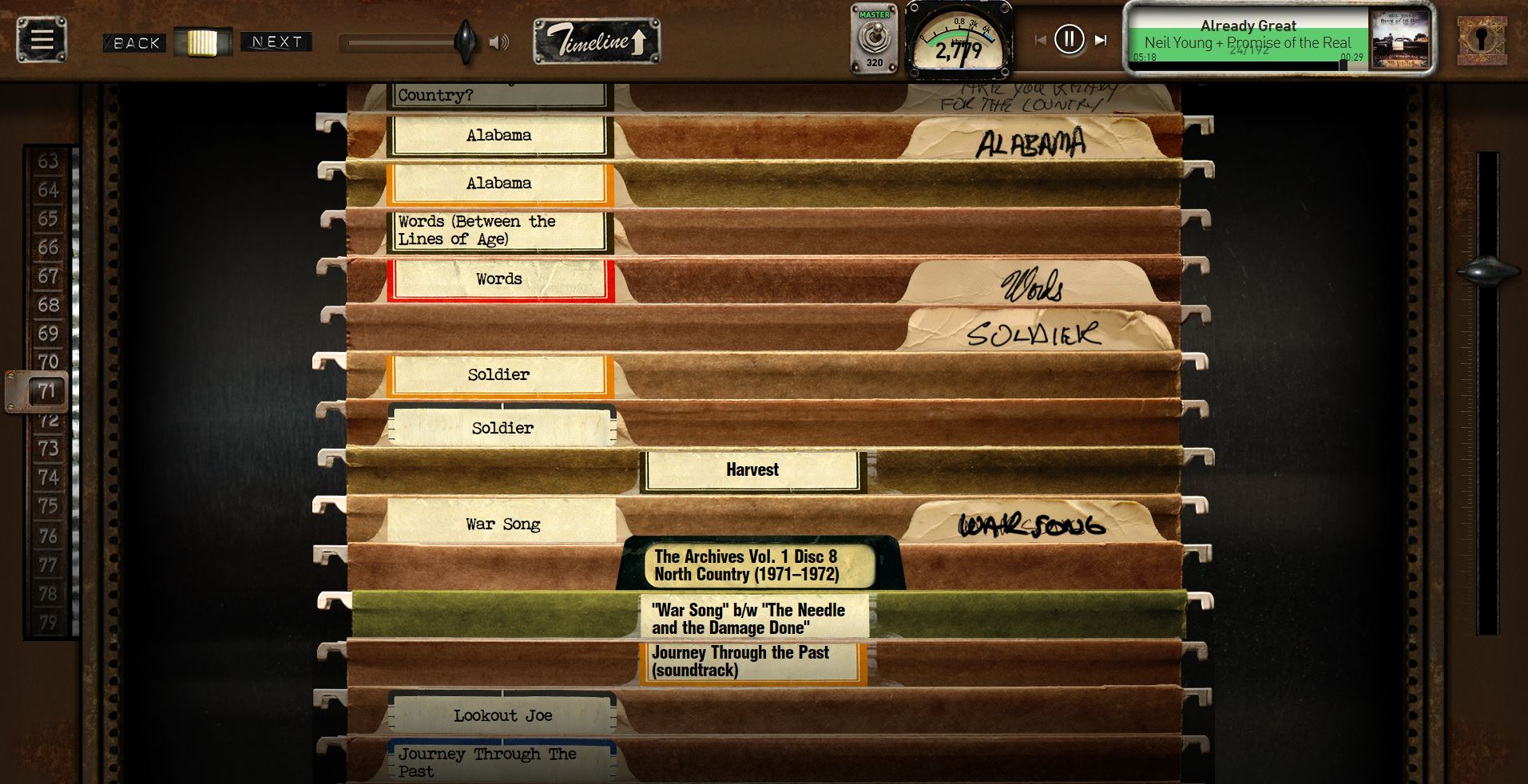Open Words (Between the Lines of Age) file

(x=499, y=231)
